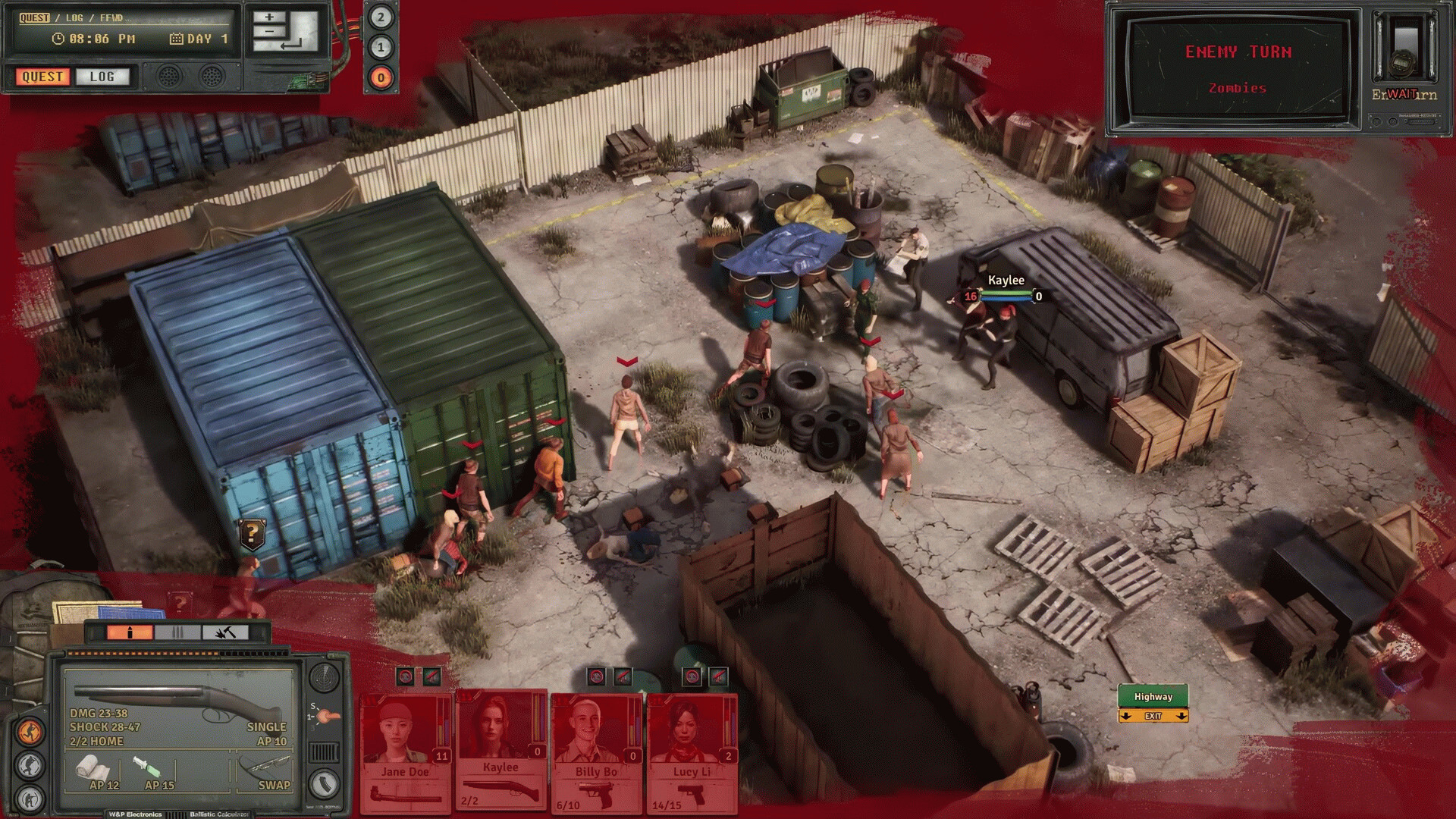Select Jane Doe's character card
This screenshot has width=1456, height=819.
tap(406, 751)
